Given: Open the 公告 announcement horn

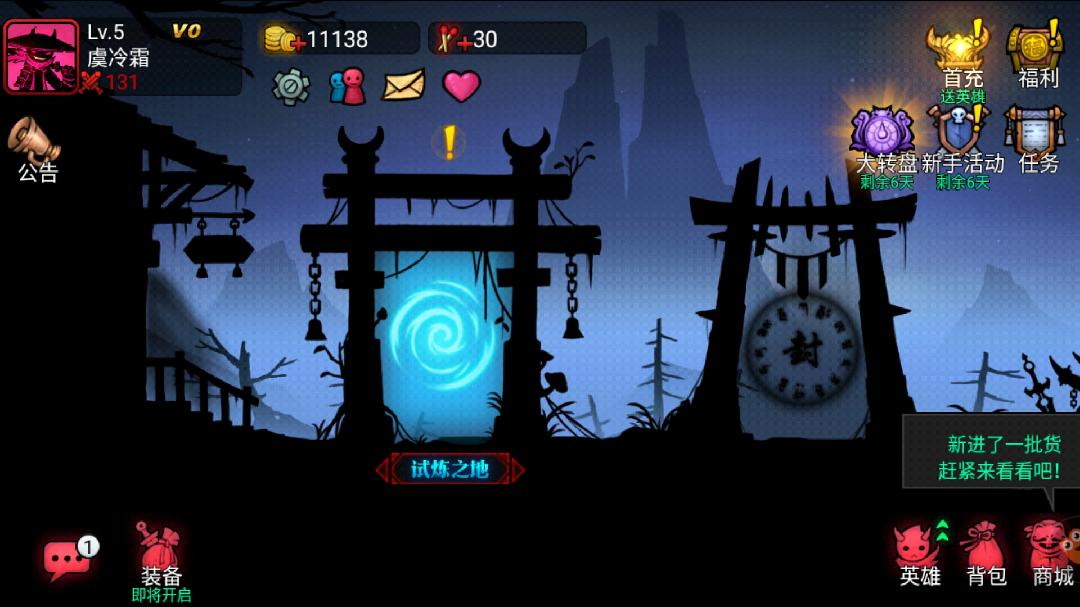Looking at the screenshot, I should pos(37,148).
